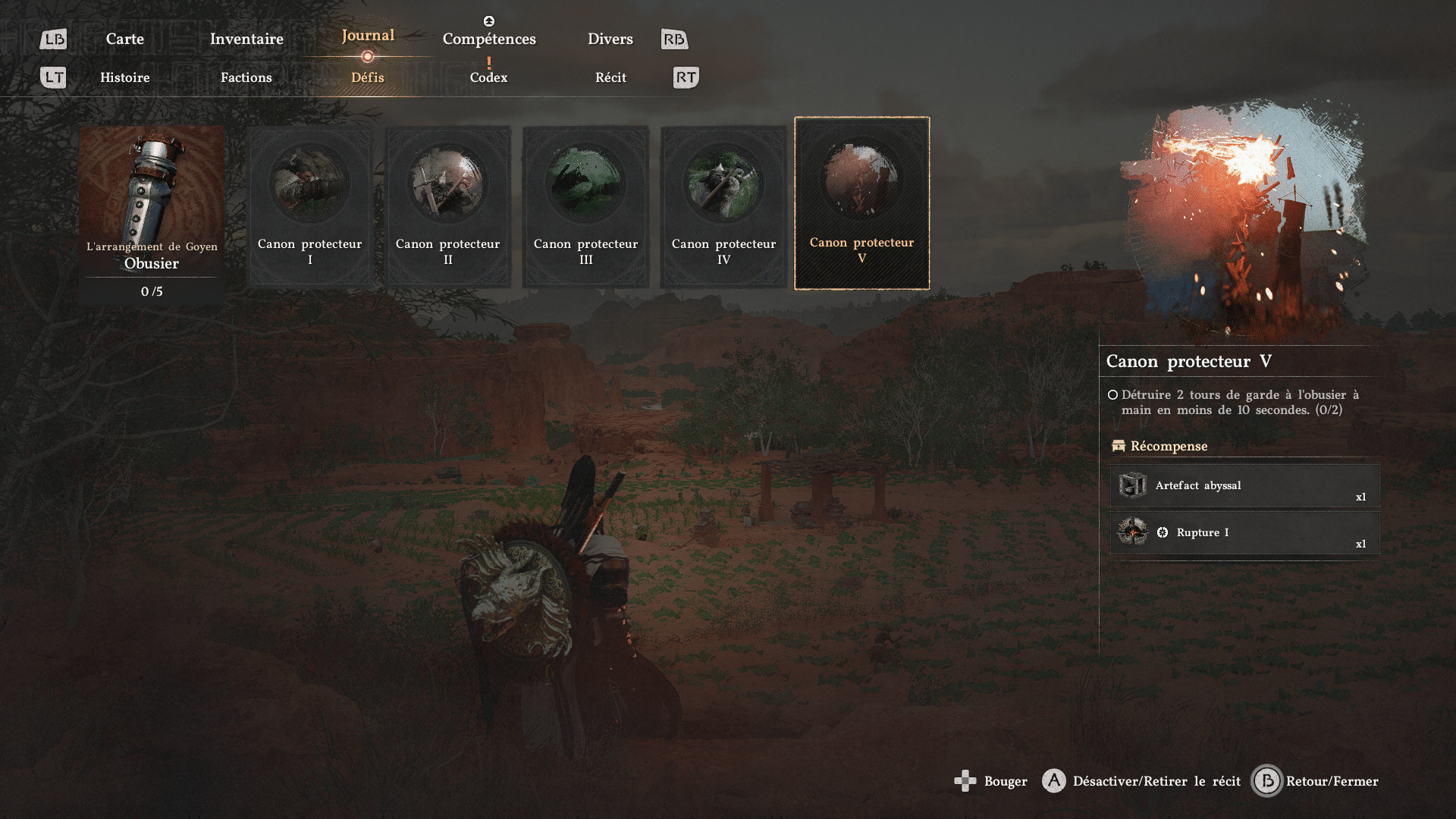Image resolution: width=1456 pixels, height=819 pixels.
Task: Switch to the Inventaire tab
Action: (x=246, y=39)
